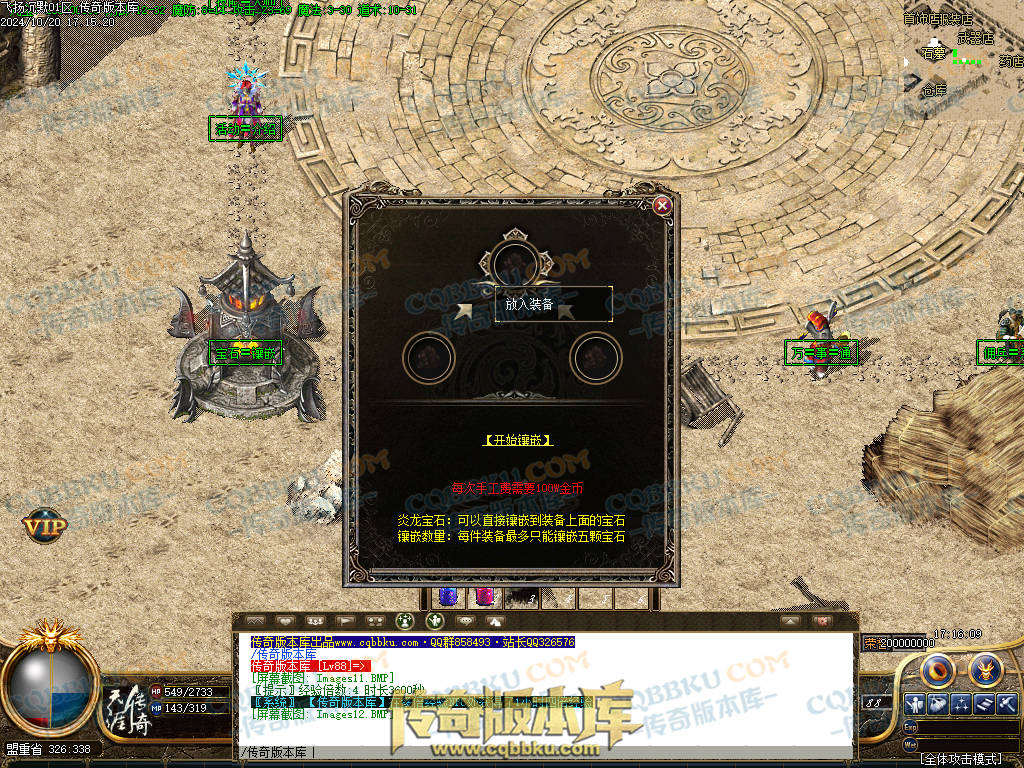
Task: Click the 开始镶嵌 start inlay link
Action: pyautogui.click(x=517, y=440)
